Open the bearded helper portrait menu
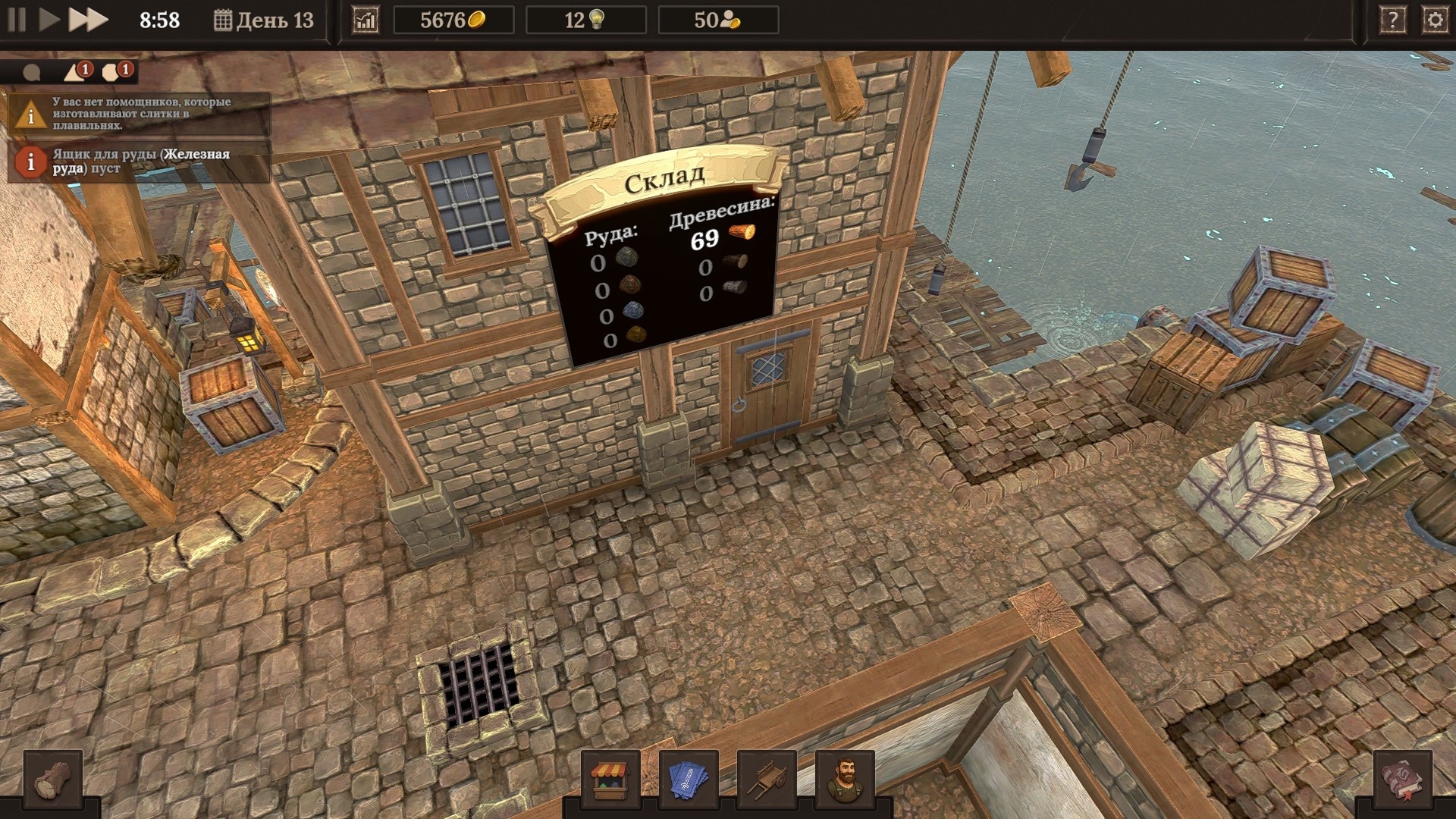The image size is (1456, 819). tap(845, 780)
